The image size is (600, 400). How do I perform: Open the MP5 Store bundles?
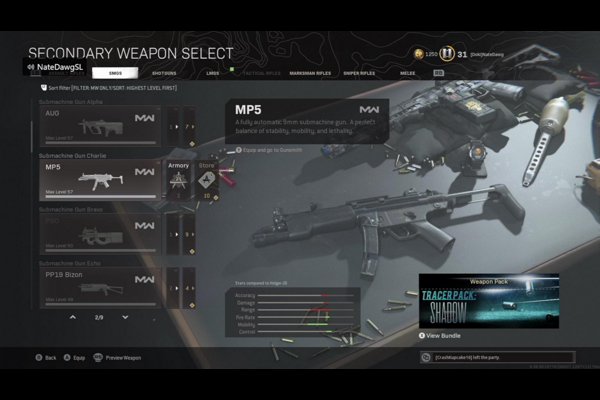point(207,181)
